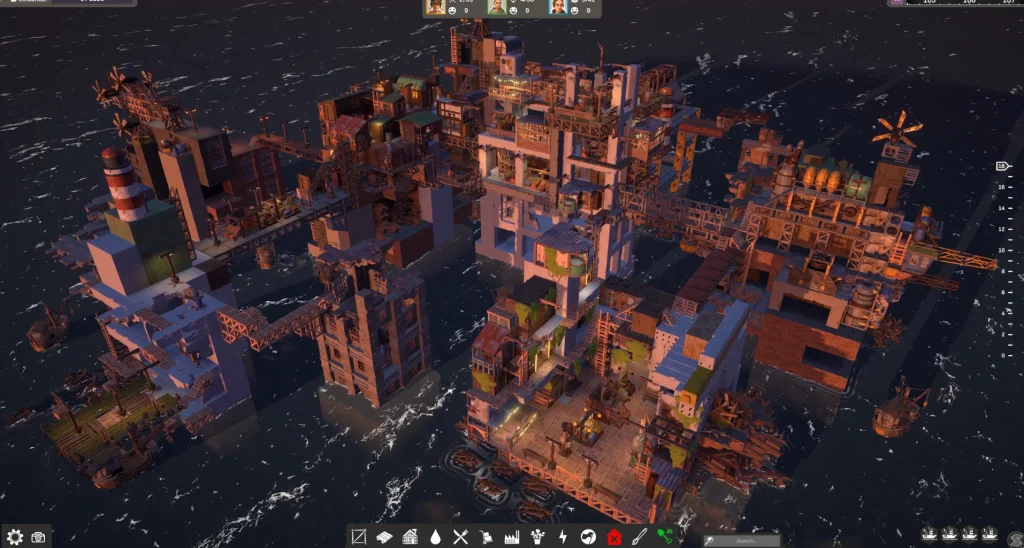Image resolution: width=1024 pixels, height=548 pixels.
Task: Select the green shovel tool
Action: (x=665, y=537)
